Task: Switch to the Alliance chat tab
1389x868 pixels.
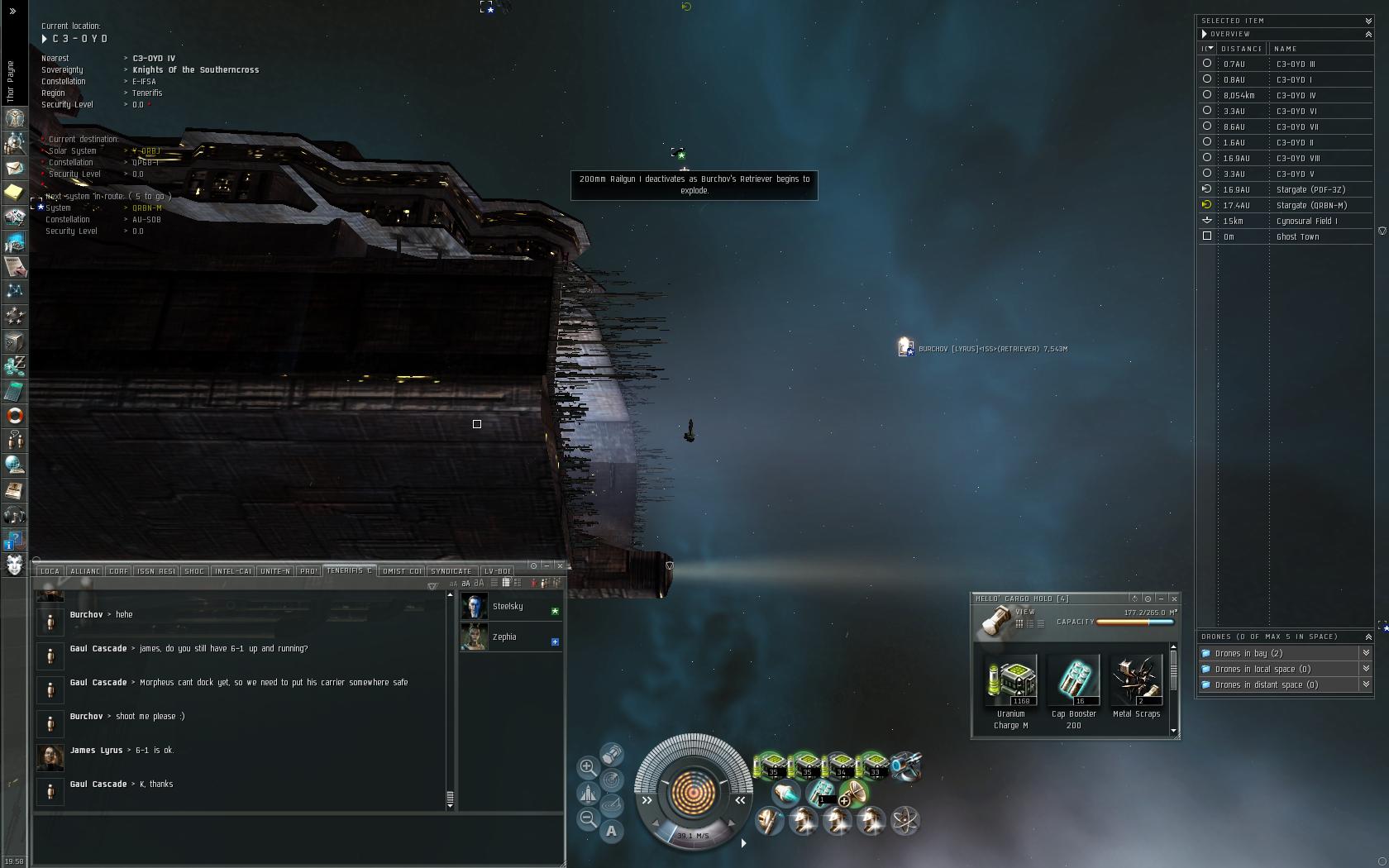Action: point(84,571)
